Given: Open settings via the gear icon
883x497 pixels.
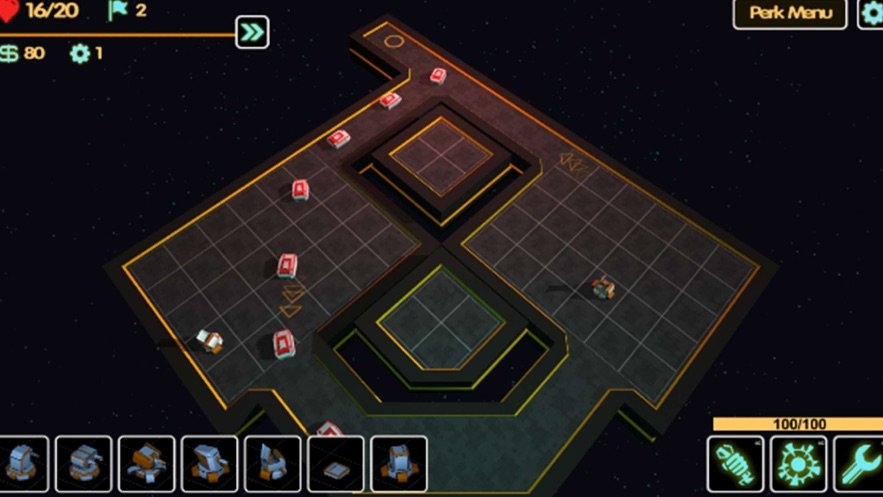Looking at the screenshot, I should pos(871,14).
